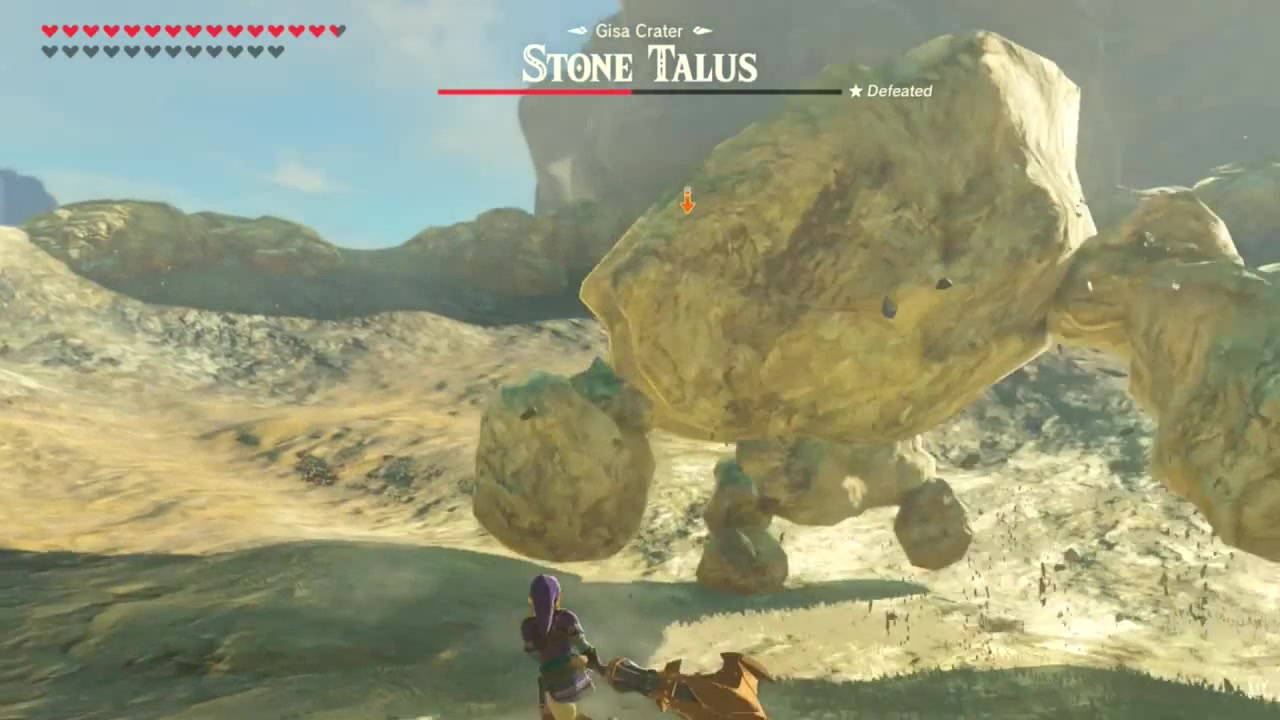1280x720 pixels.
Task: Click the Stone Talus boss title
Action: (639, 66)
